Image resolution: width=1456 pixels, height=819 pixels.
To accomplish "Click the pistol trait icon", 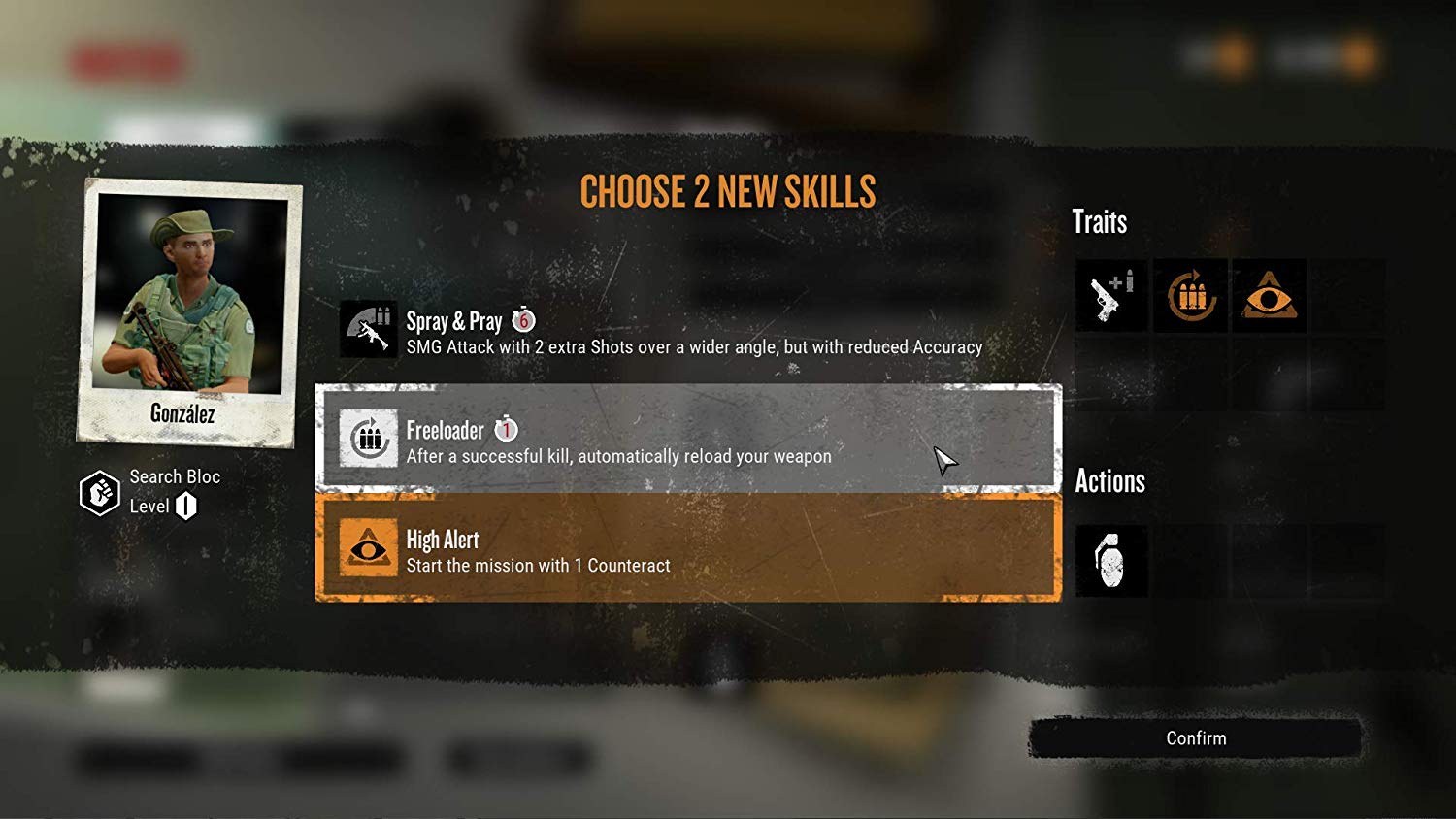I will coord(1111,296).
